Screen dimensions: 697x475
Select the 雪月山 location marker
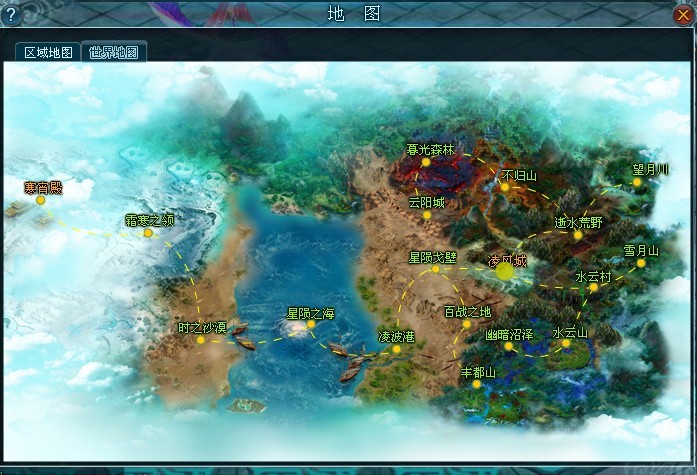pos(641,264)
